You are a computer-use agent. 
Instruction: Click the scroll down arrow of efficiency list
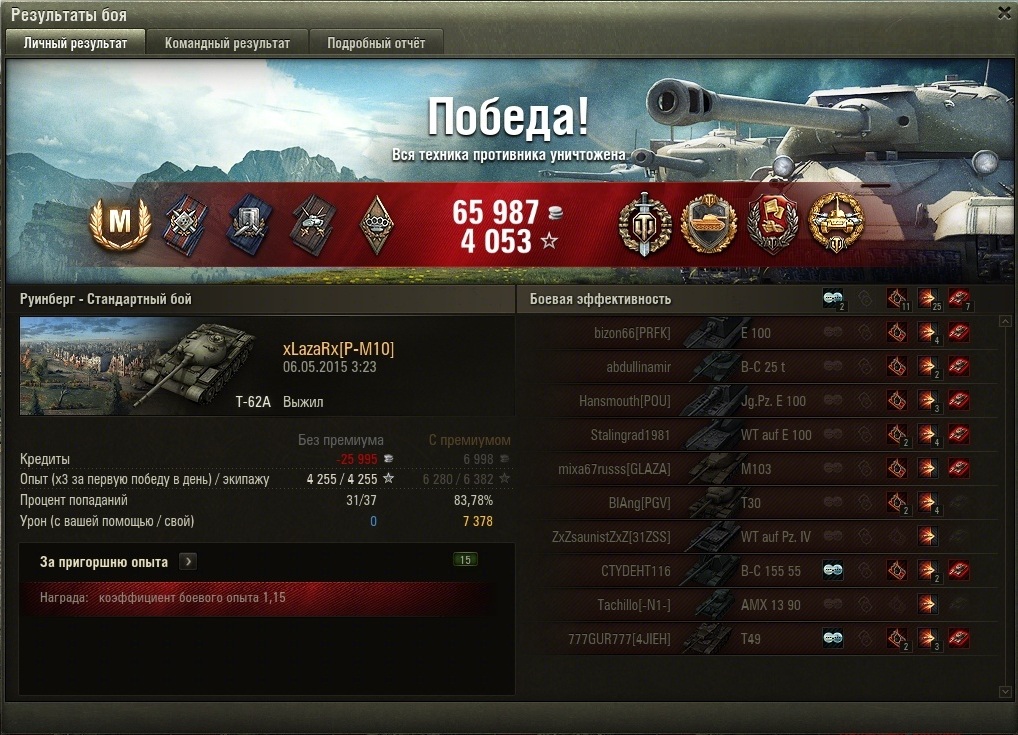[x=1005, y=691]
